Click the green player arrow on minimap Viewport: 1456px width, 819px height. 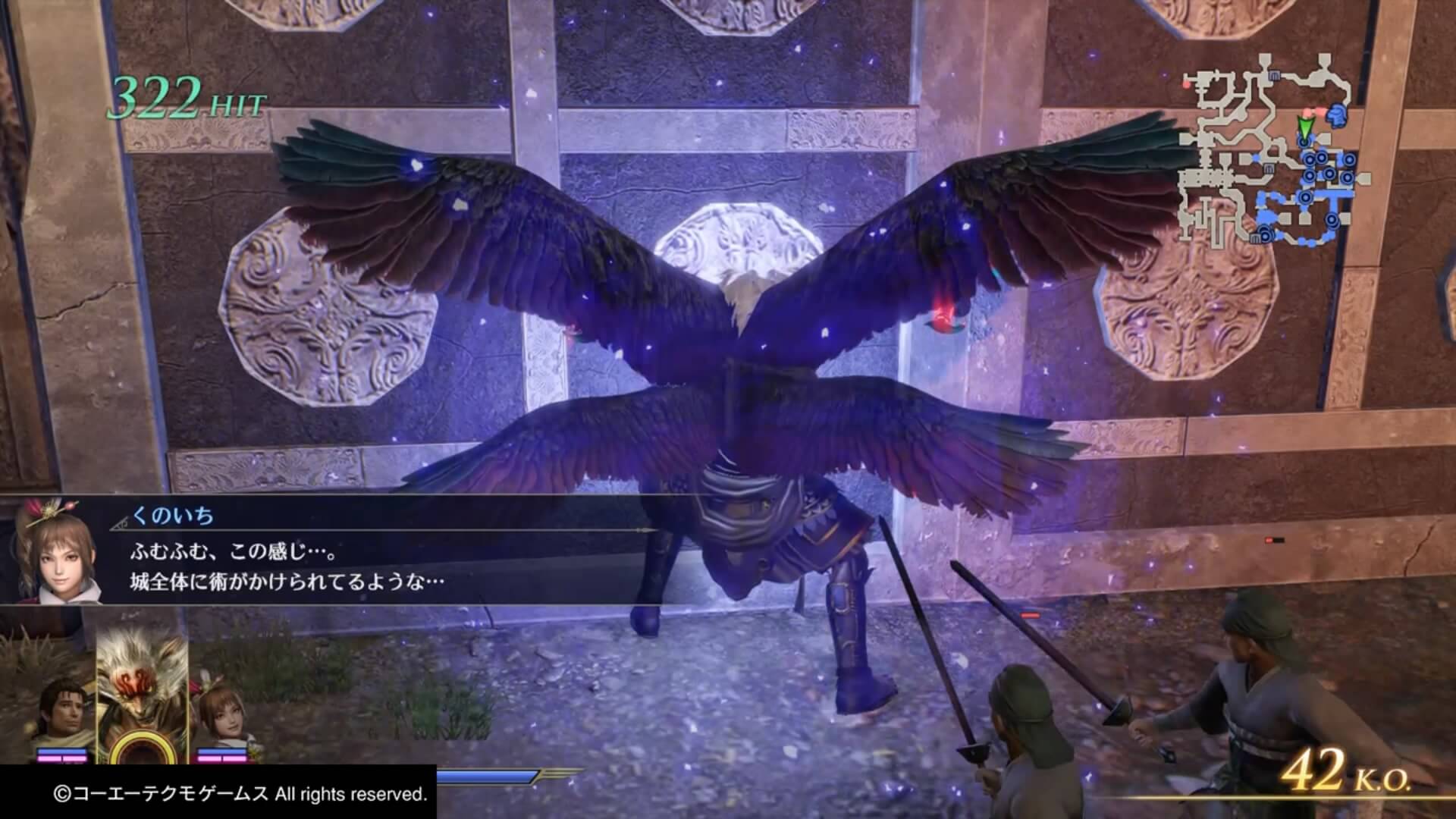(x=1304, y=127)
